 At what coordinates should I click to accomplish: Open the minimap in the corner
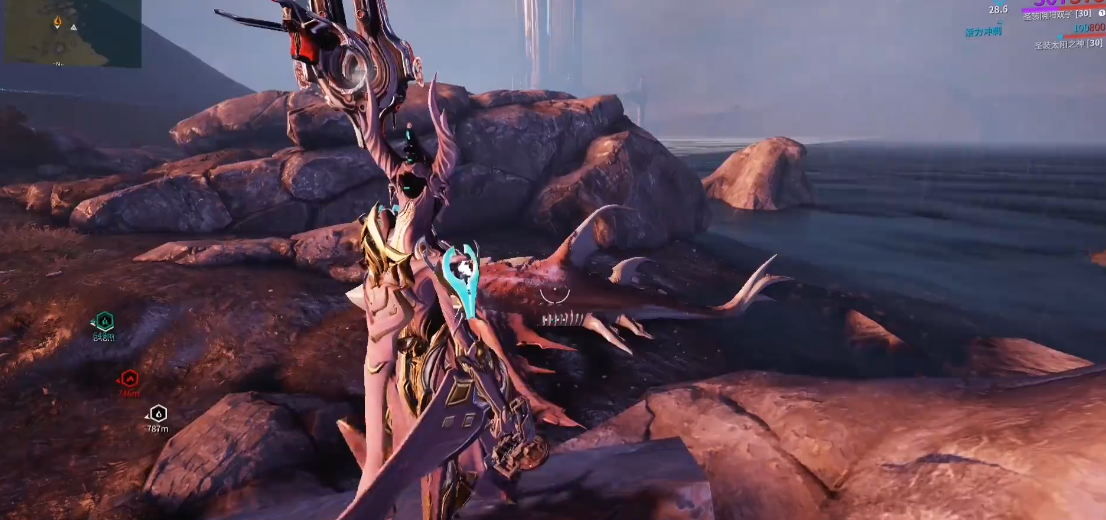pos(72,33)
